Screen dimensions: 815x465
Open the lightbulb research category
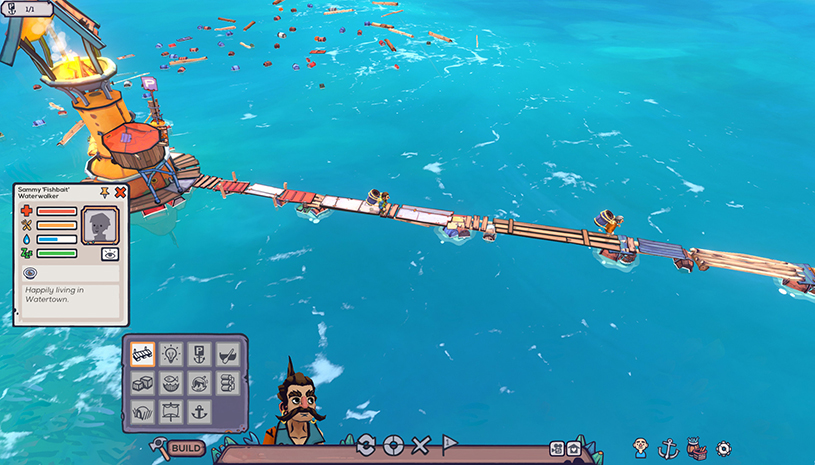(170, 354)
